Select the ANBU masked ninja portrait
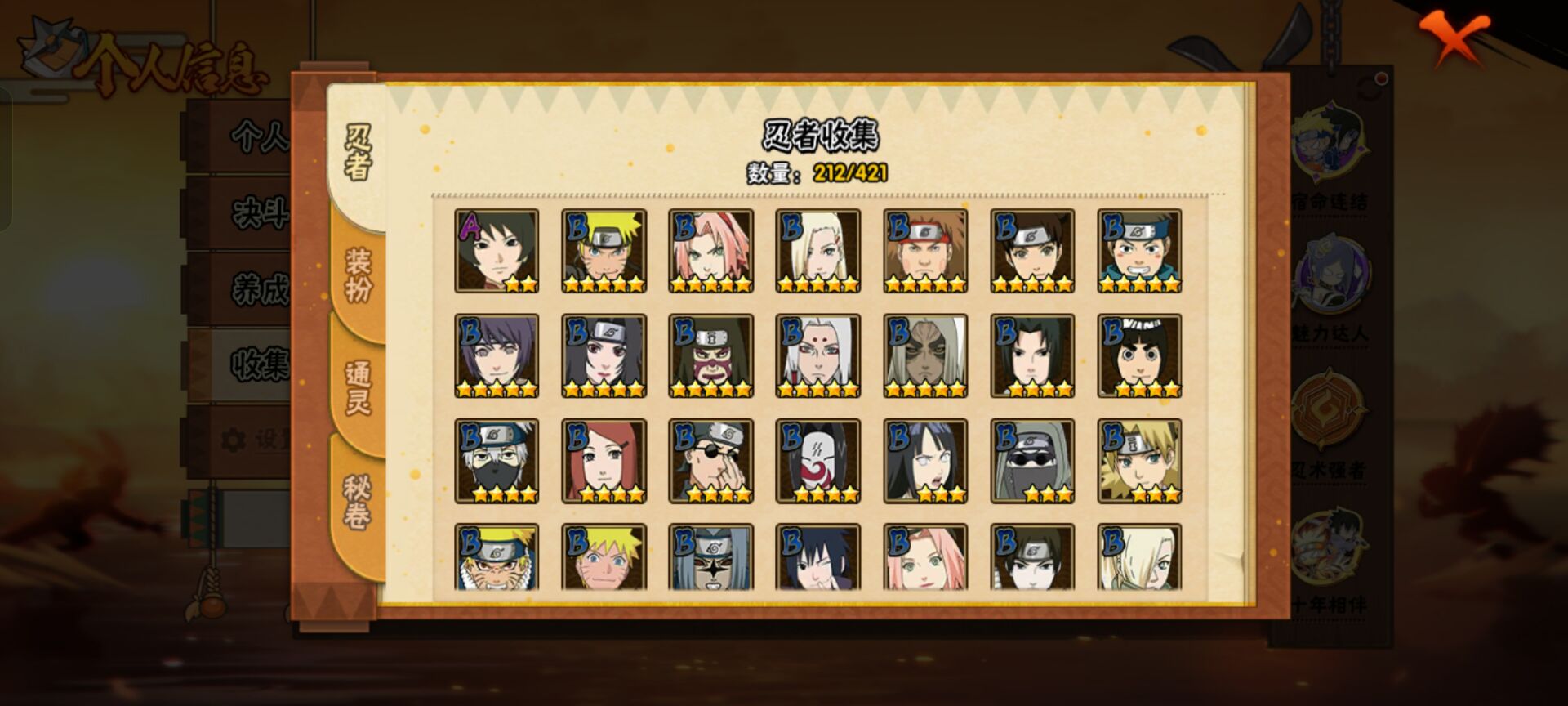The image size is (1568, 706). [x=817, y=461]
